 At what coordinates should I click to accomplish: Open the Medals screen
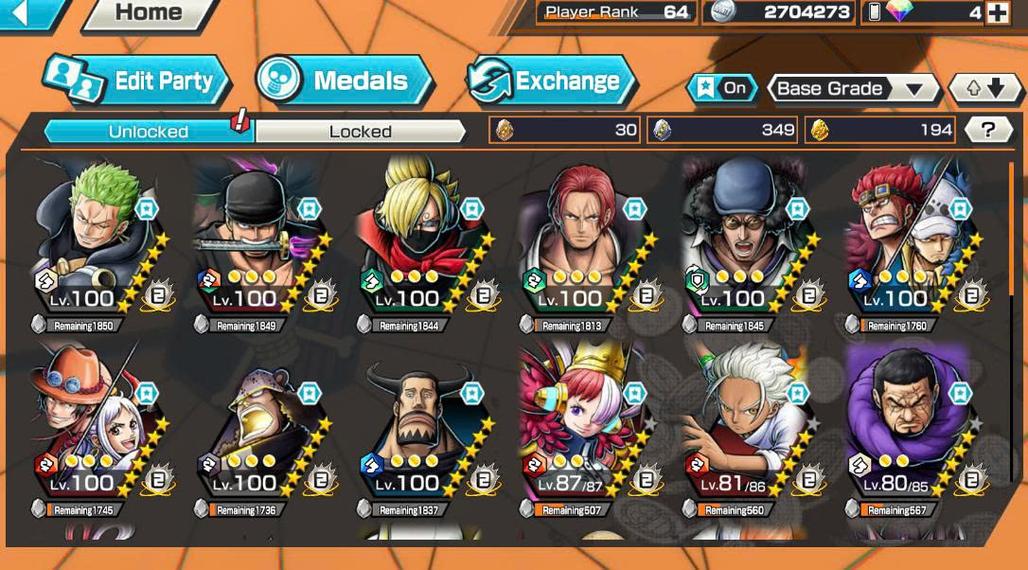pyautogui.click(x=344, y=81)
